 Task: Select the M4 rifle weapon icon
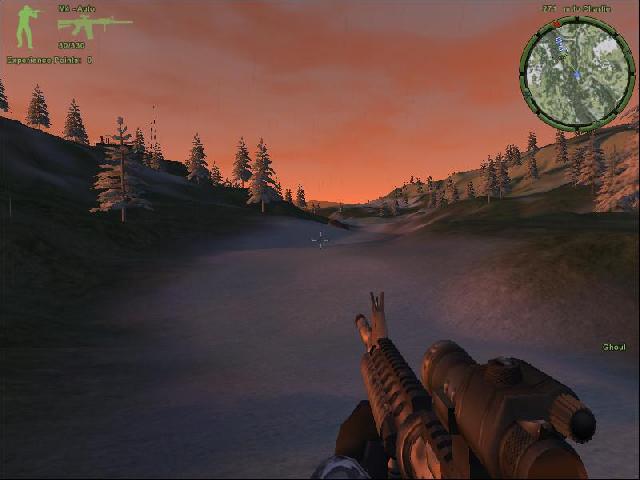click(x=94, y=26)
